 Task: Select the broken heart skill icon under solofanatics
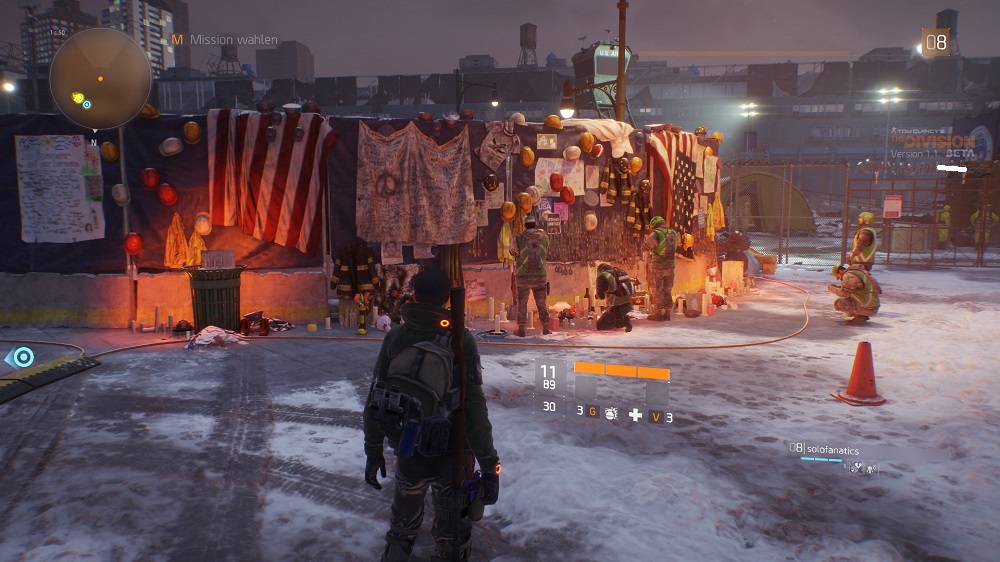(x=856, y=467)
